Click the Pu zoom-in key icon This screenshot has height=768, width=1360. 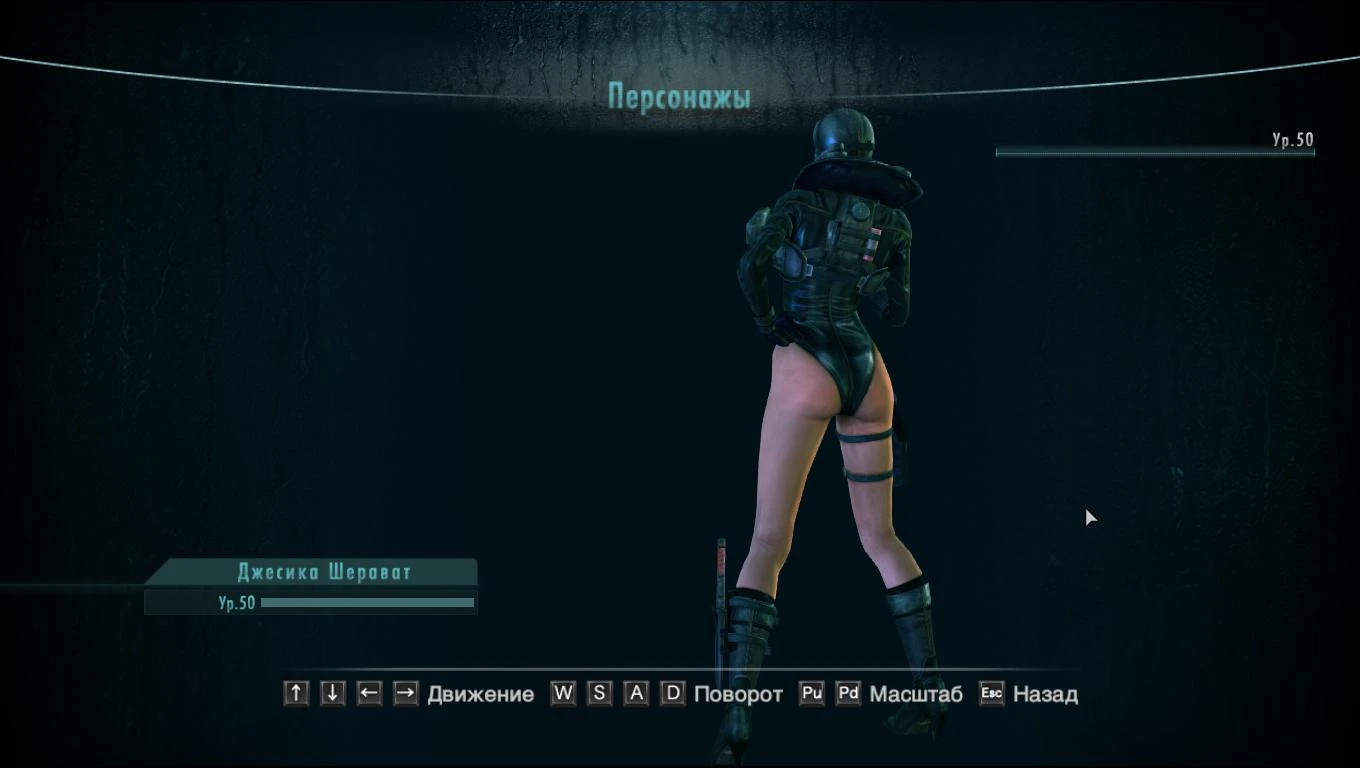pyautogui.click(x=811, y=693)
